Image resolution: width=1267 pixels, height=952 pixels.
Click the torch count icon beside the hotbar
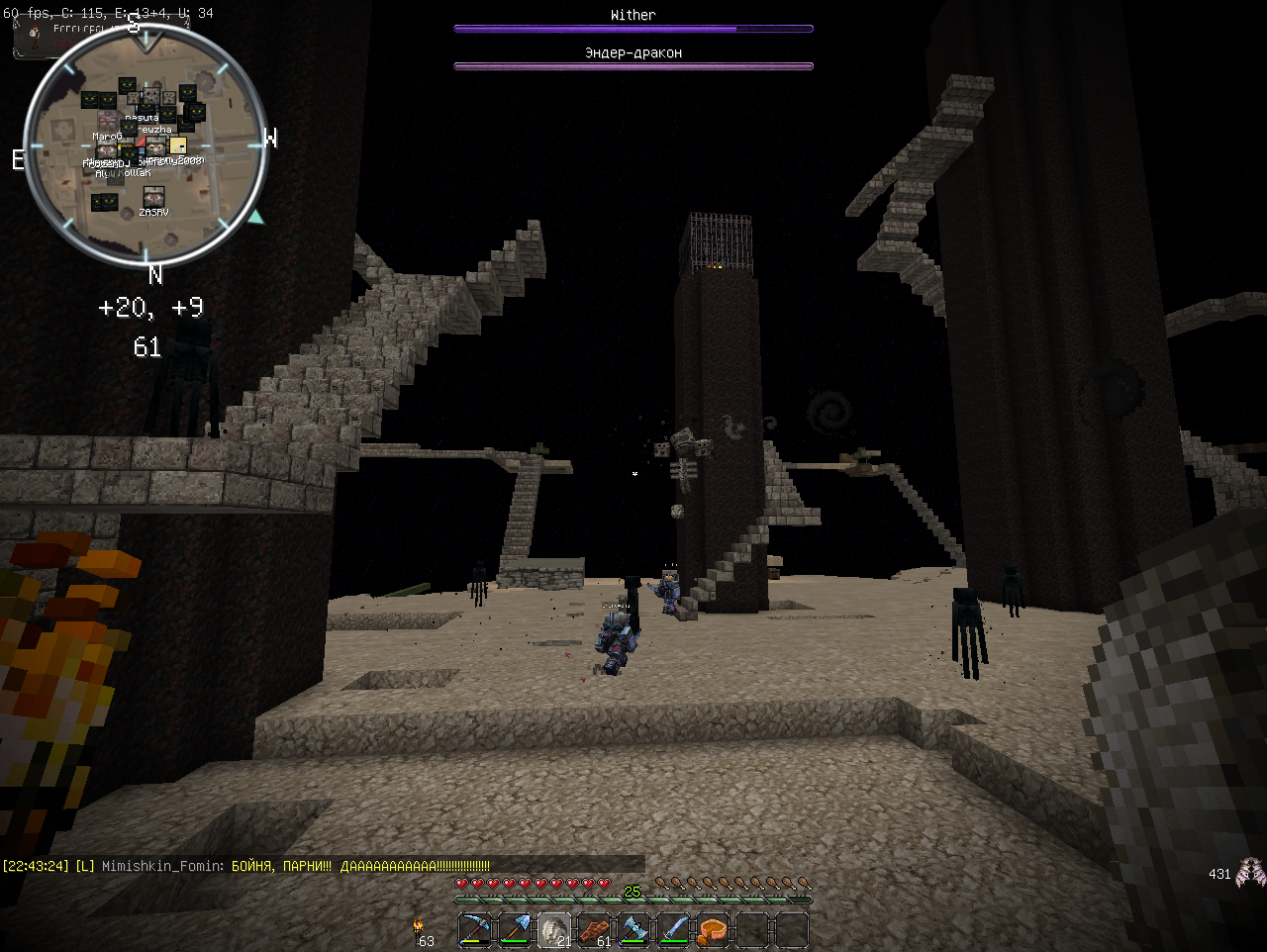click(x=419, y=927)
